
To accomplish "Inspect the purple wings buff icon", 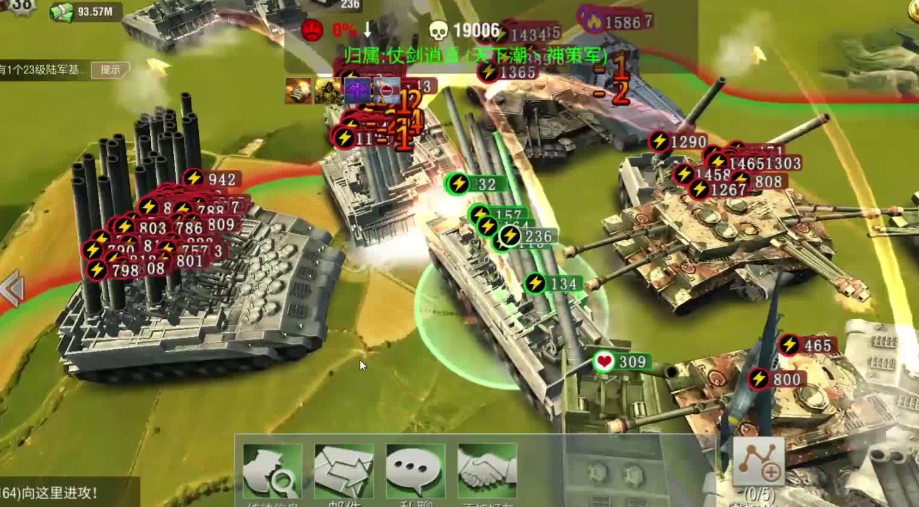I will (x=357, y=91).
